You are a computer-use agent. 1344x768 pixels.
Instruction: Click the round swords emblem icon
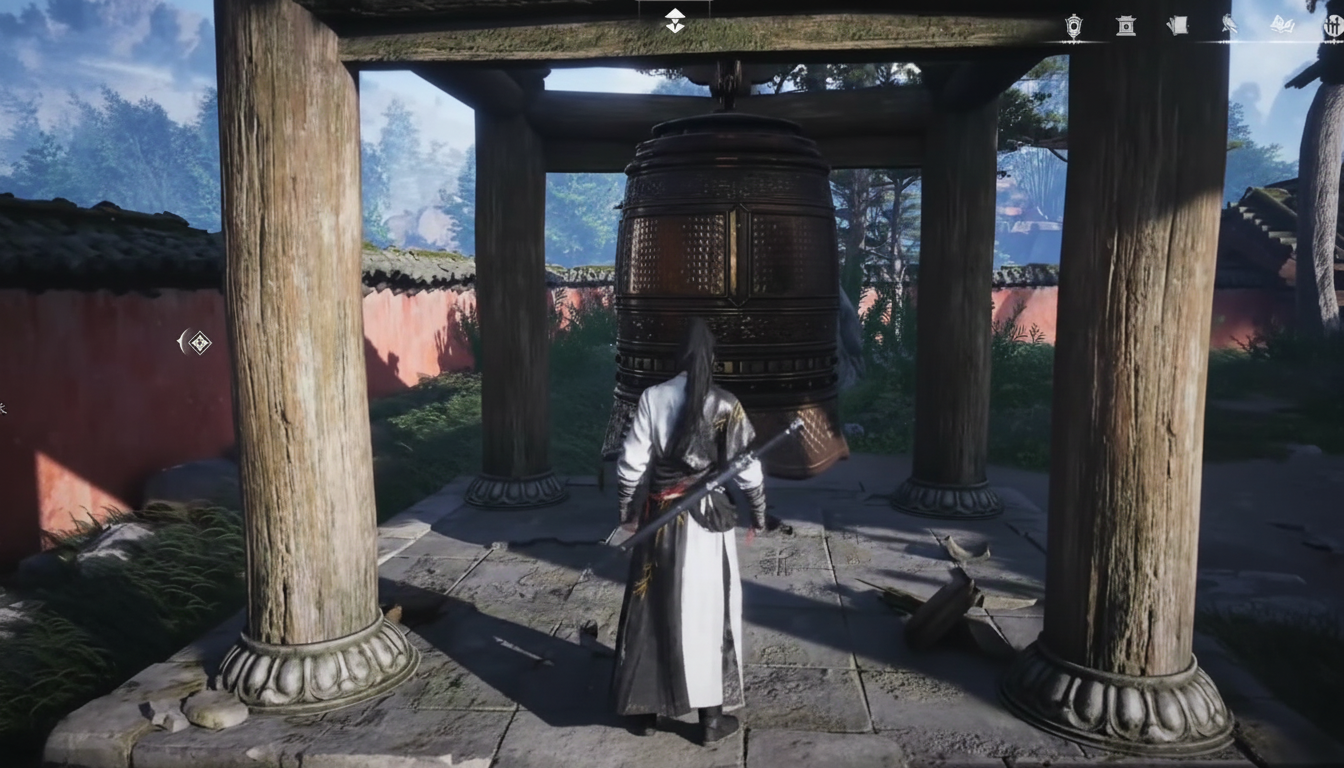point(1333,27)
